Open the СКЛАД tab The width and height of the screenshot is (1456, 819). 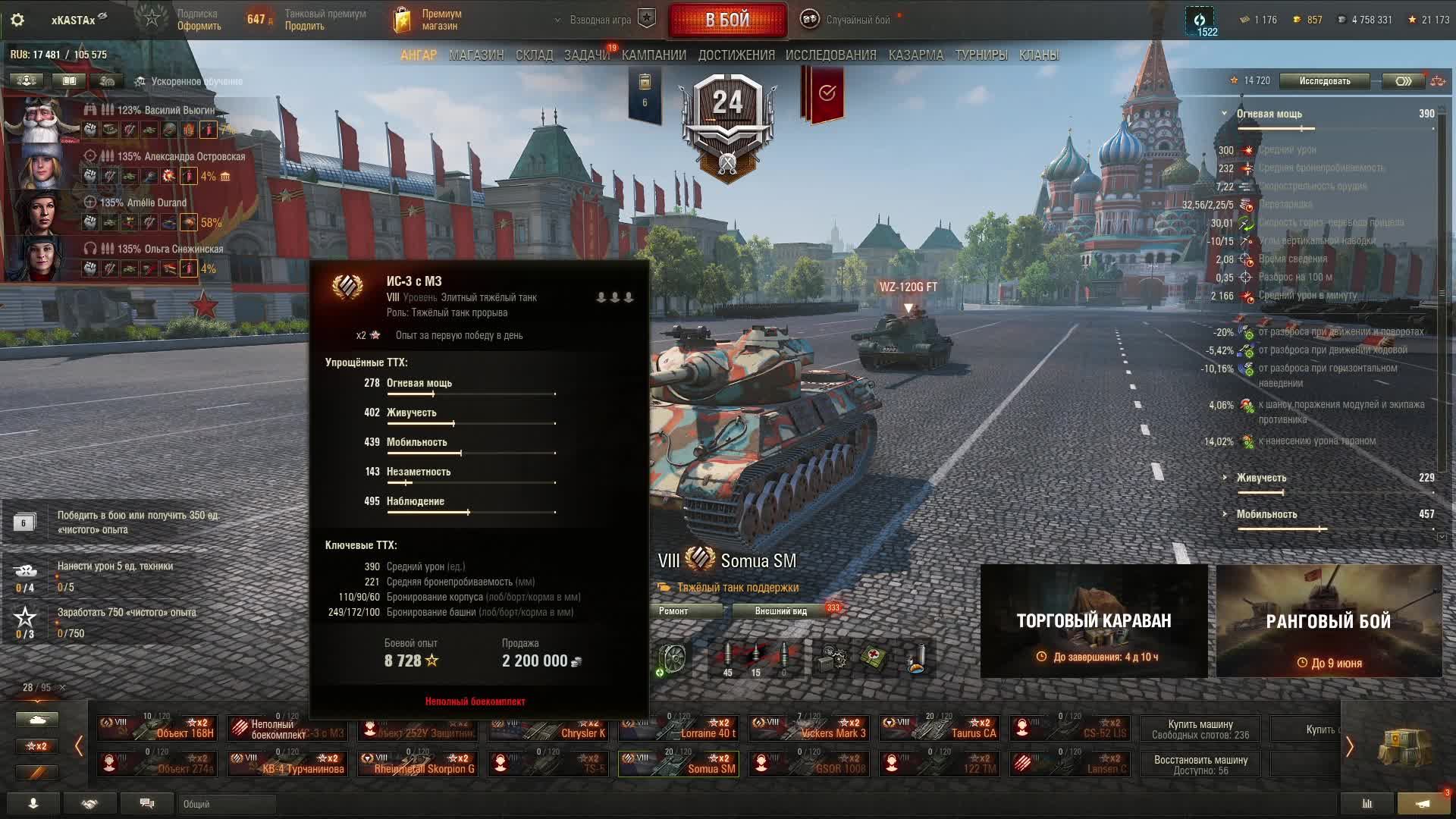[534, 55]
